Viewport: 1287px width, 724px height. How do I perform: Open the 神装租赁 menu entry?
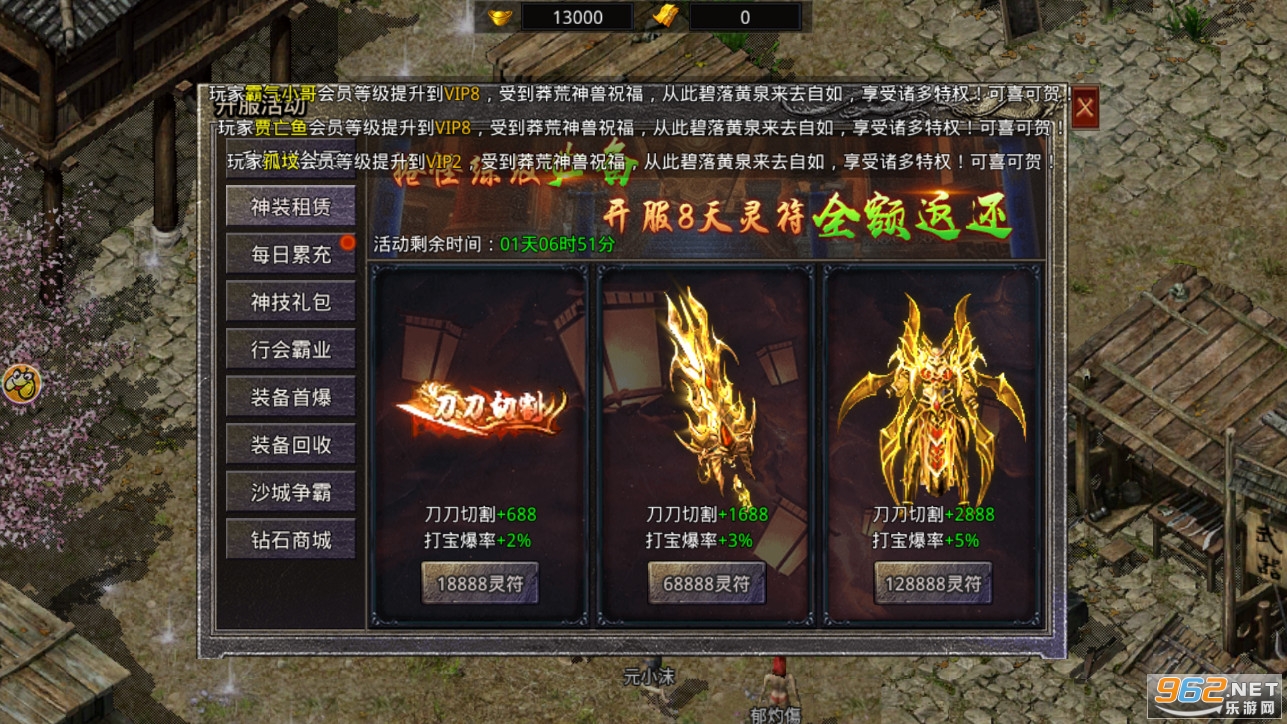click(290, 205)
